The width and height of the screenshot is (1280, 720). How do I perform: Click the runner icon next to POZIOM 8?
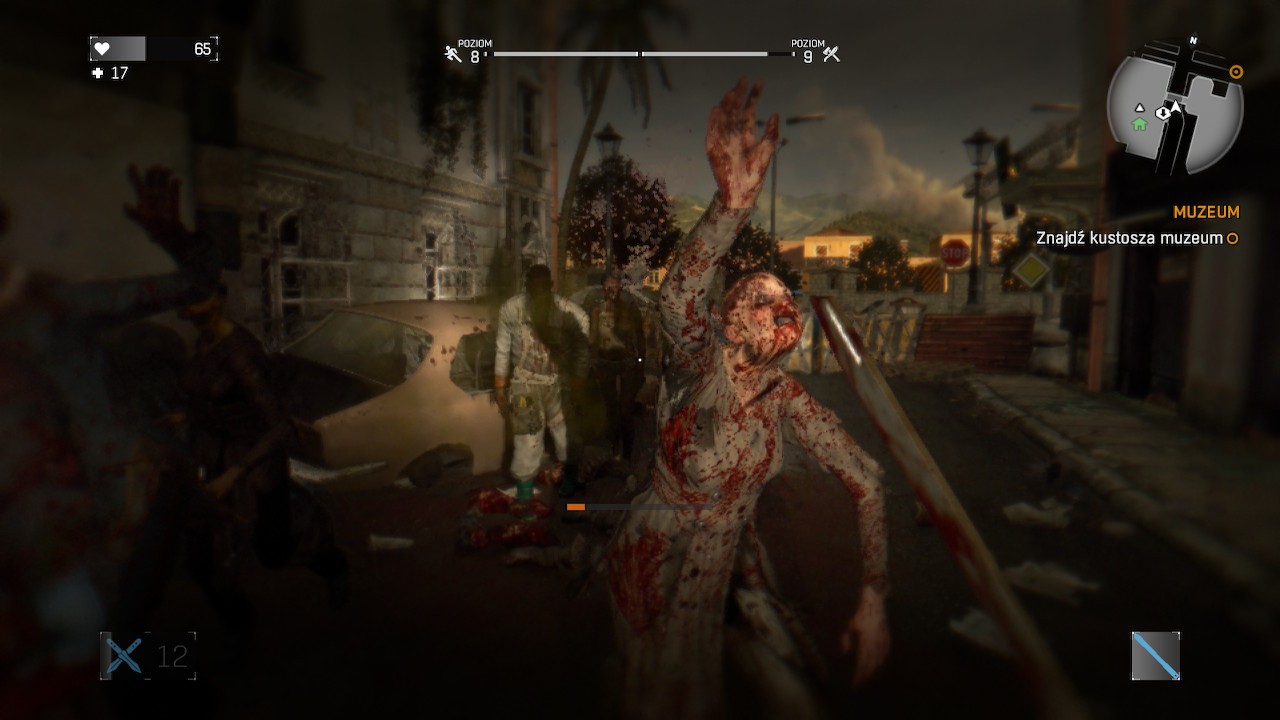tap(450, 55)
